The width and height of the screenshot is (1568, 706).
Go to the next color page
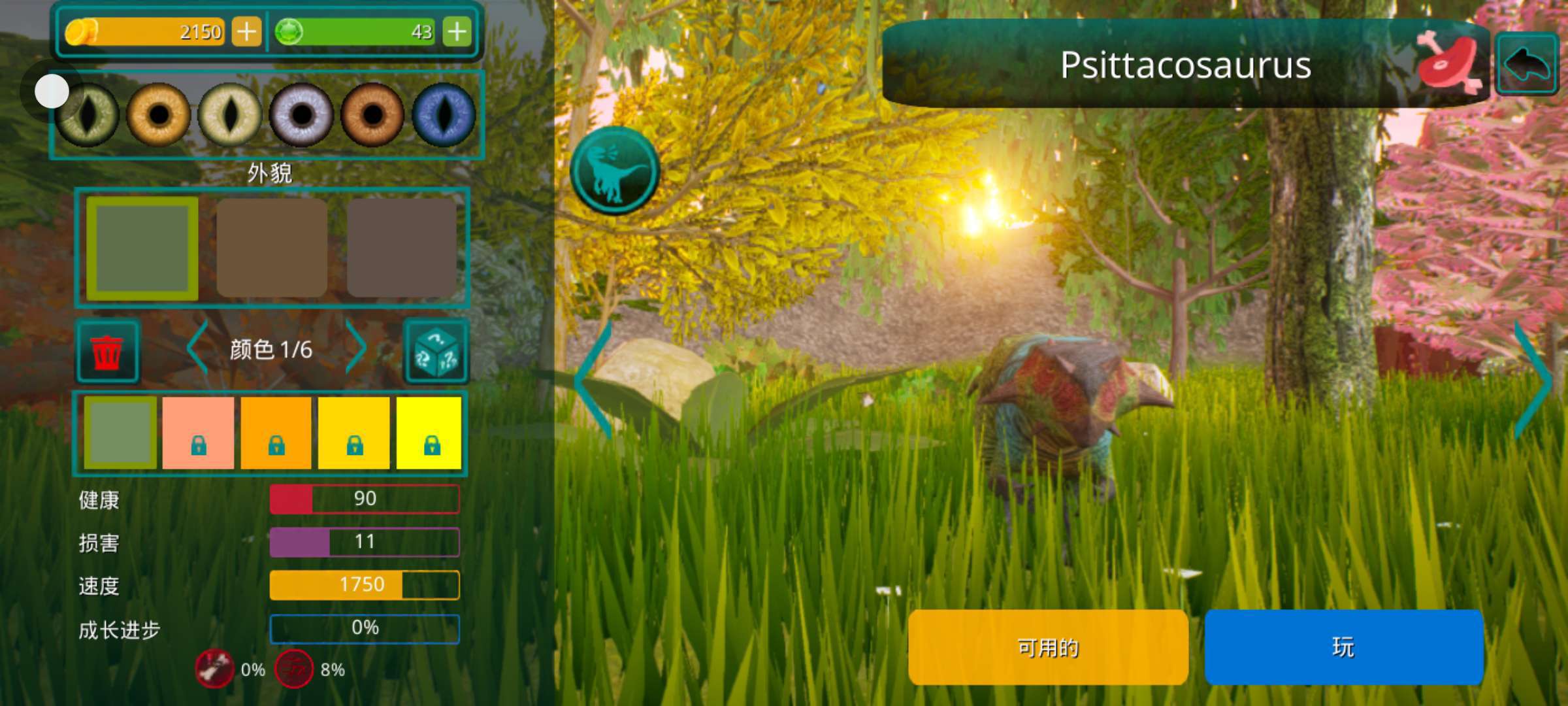pyautogui.click(x=356, y=348)
